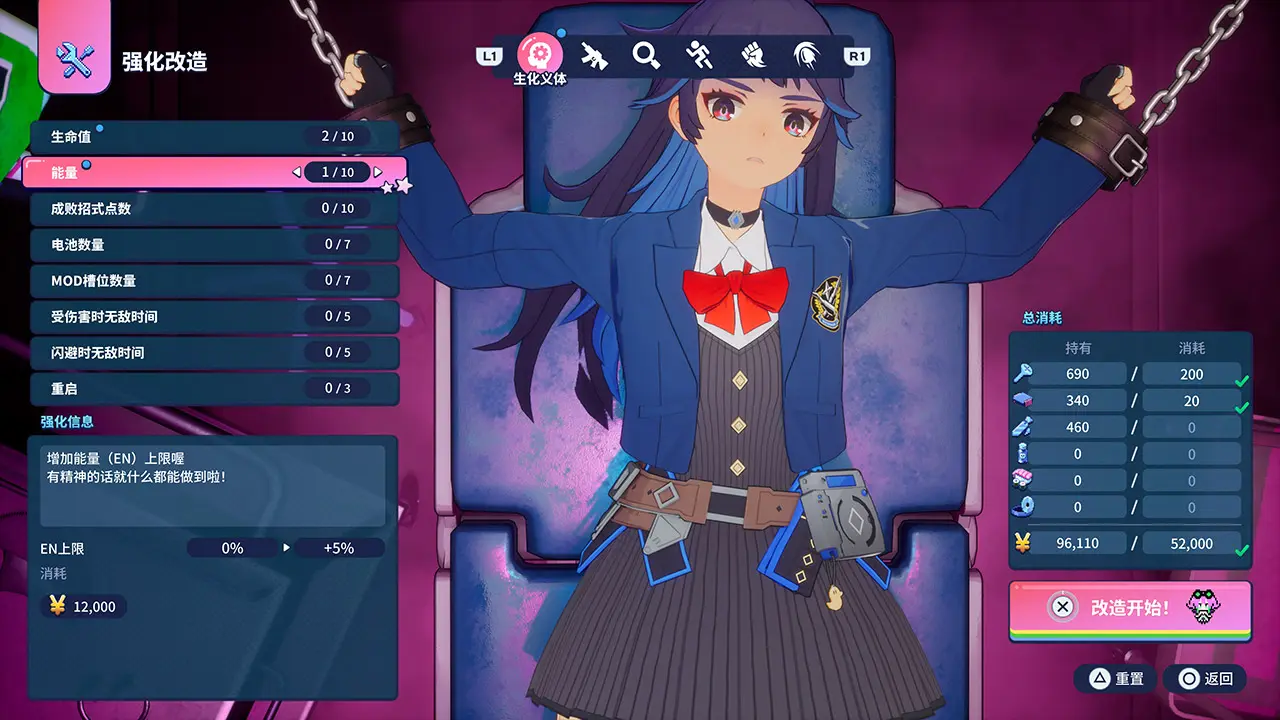Switch to the magnifying glass tab

pos(647,55)
